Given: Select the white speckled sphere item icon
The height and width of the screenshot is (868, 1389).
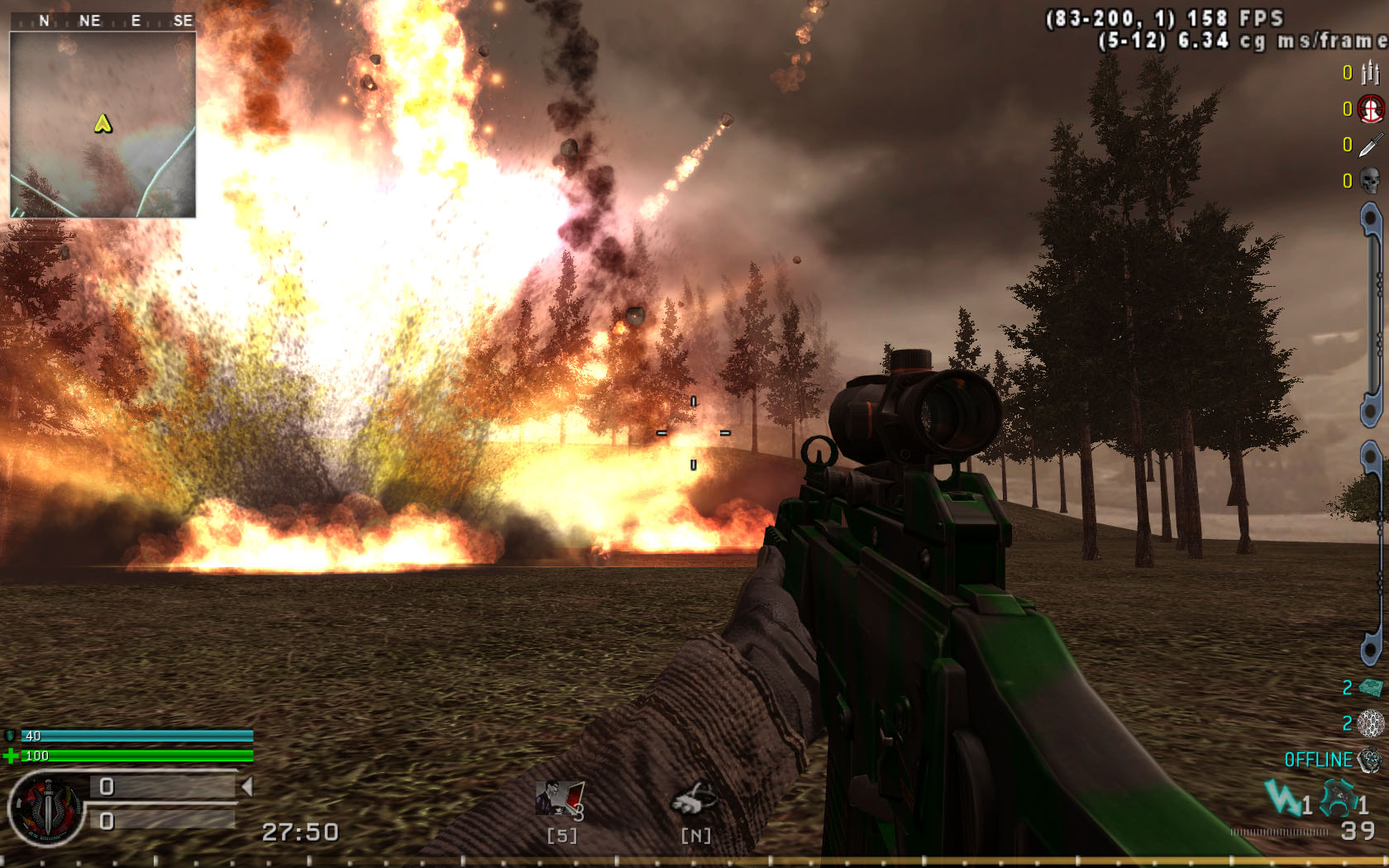Looking at the screenshot, I should tap(1371, 723).
